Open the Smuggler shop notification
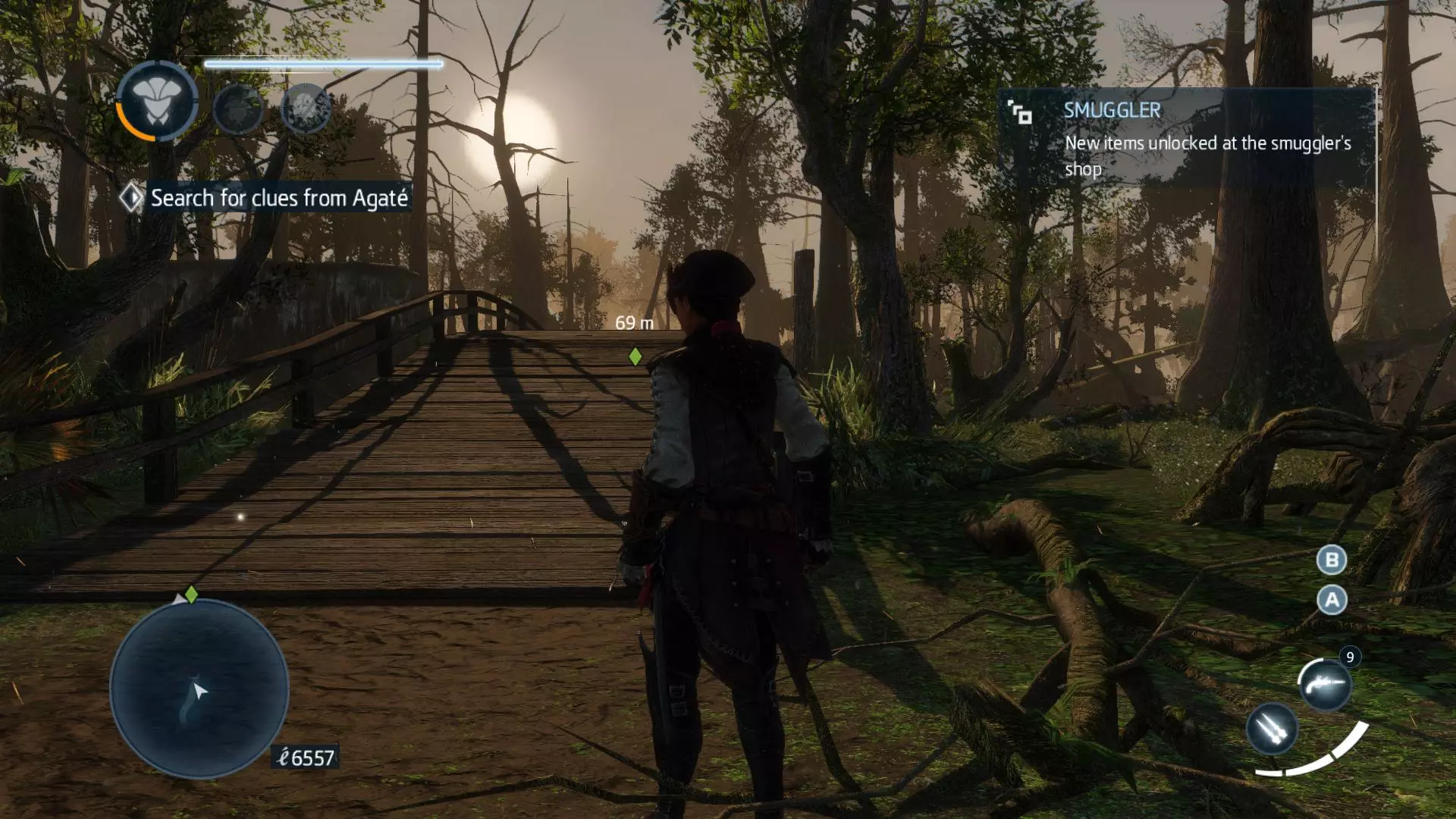Viewport: 1456px width, 819px height. pyautogui.click(x=1187, y=138)
